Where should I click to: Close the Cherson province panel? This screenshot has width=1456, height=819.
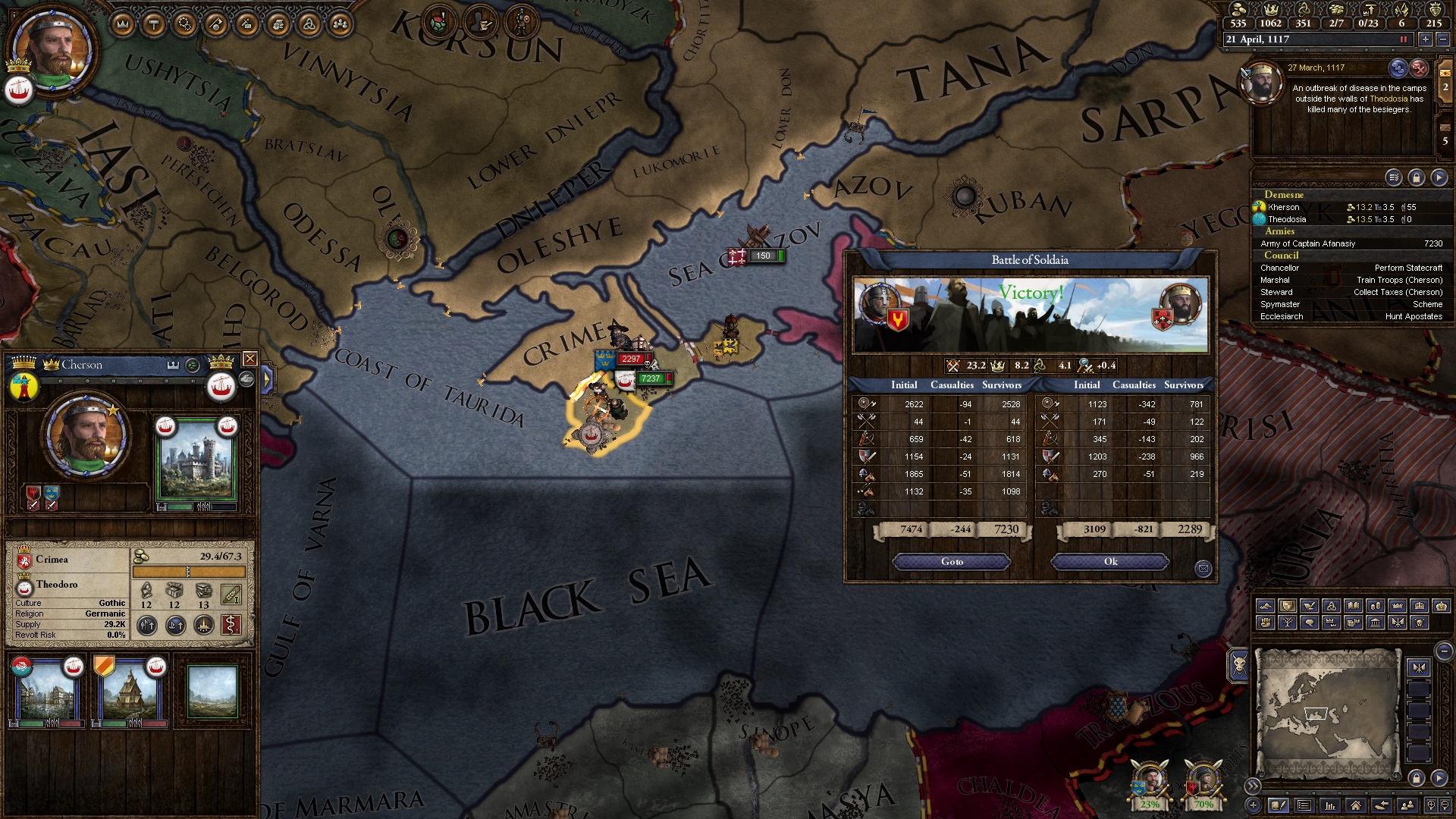tap(249, 359)
